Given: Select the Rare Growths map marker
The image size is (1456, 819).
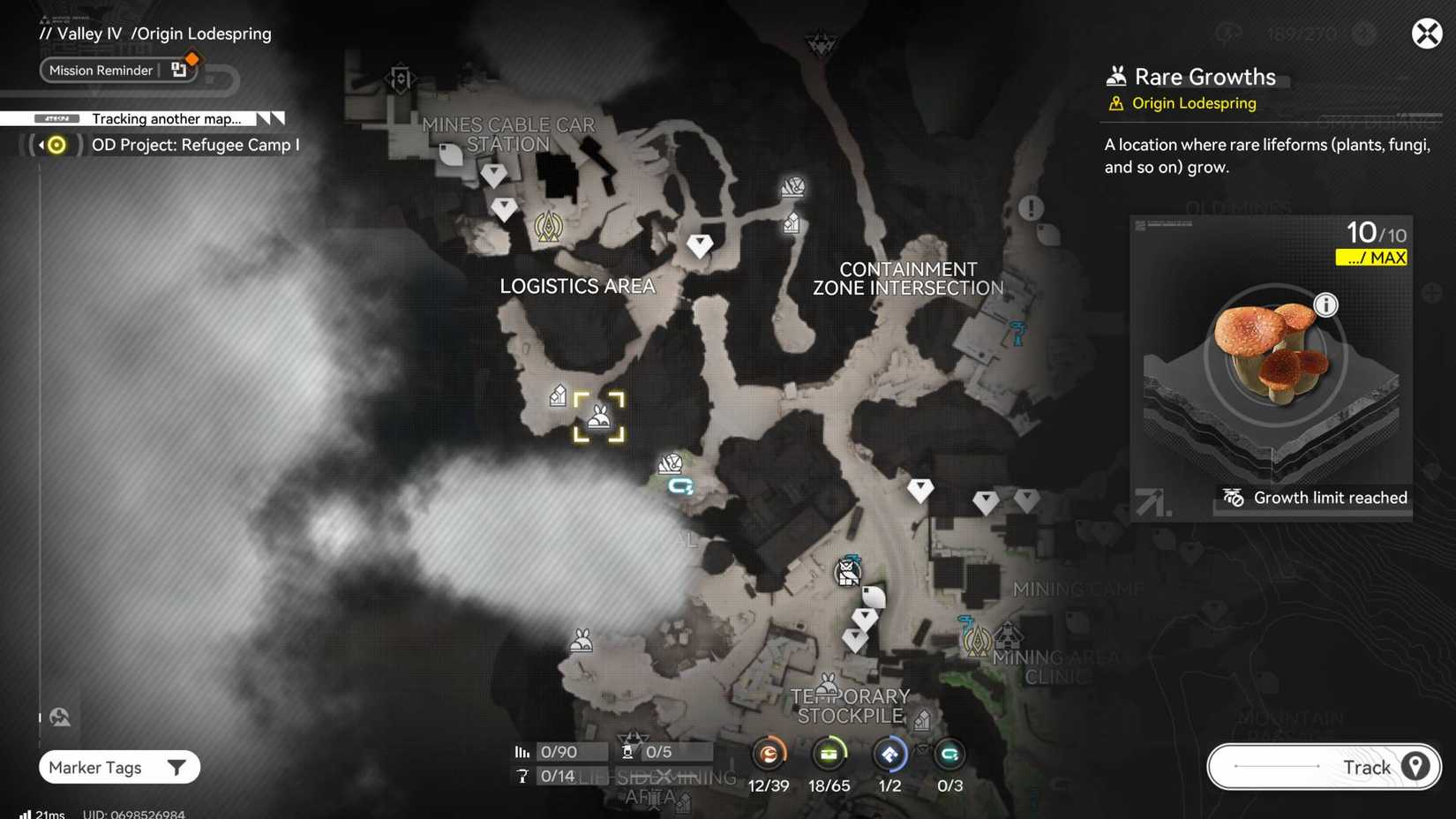Looking at the screenshot, I should coord(598,417).
